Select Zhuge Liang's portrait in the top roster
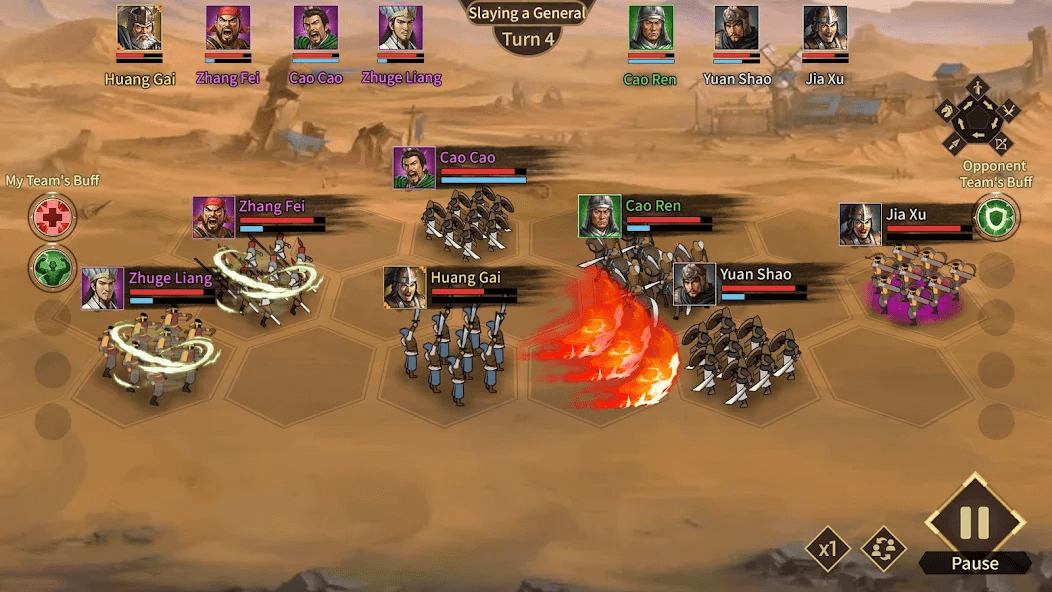The height and width of the screenshot is (592, 1052). [400, 28]
